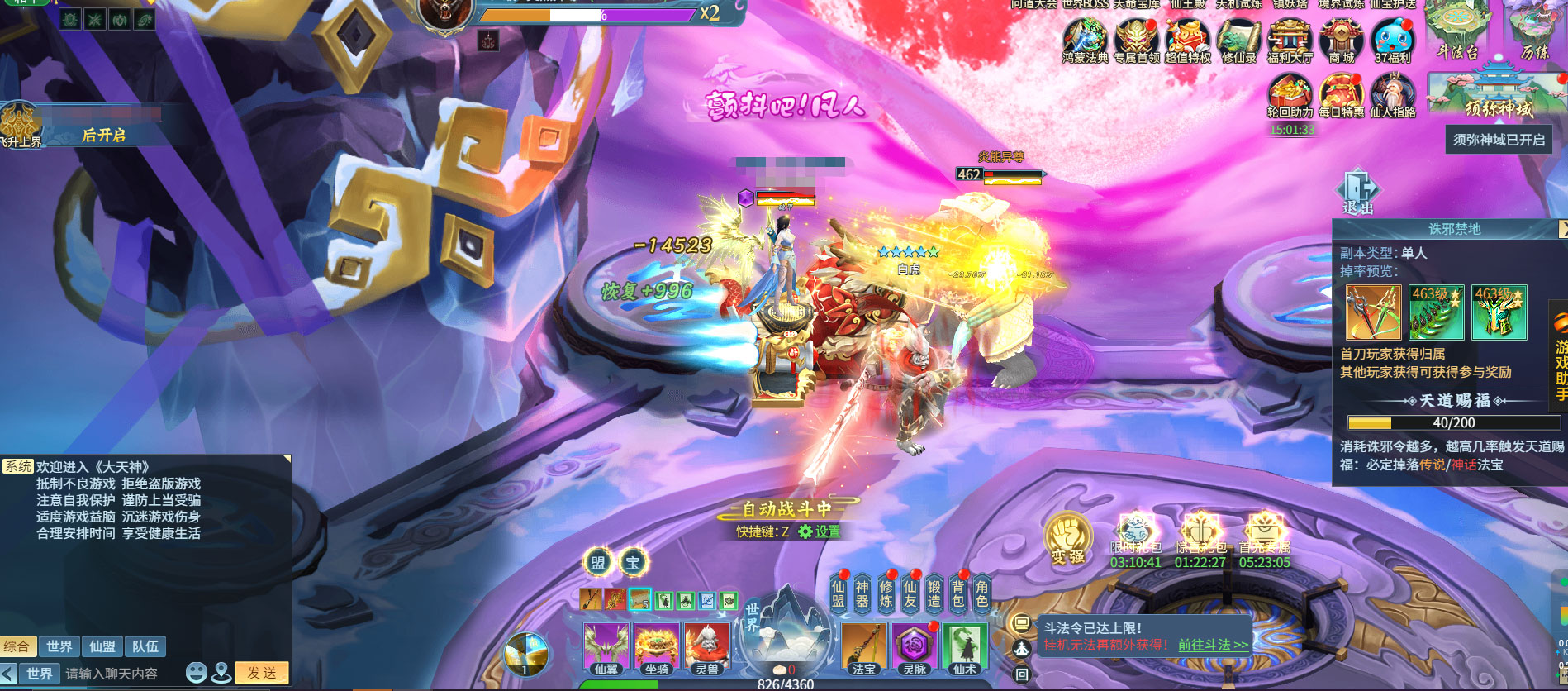Open the 须弥神域 event banner
1568x691 pixels.
[x=1491, y=93]
